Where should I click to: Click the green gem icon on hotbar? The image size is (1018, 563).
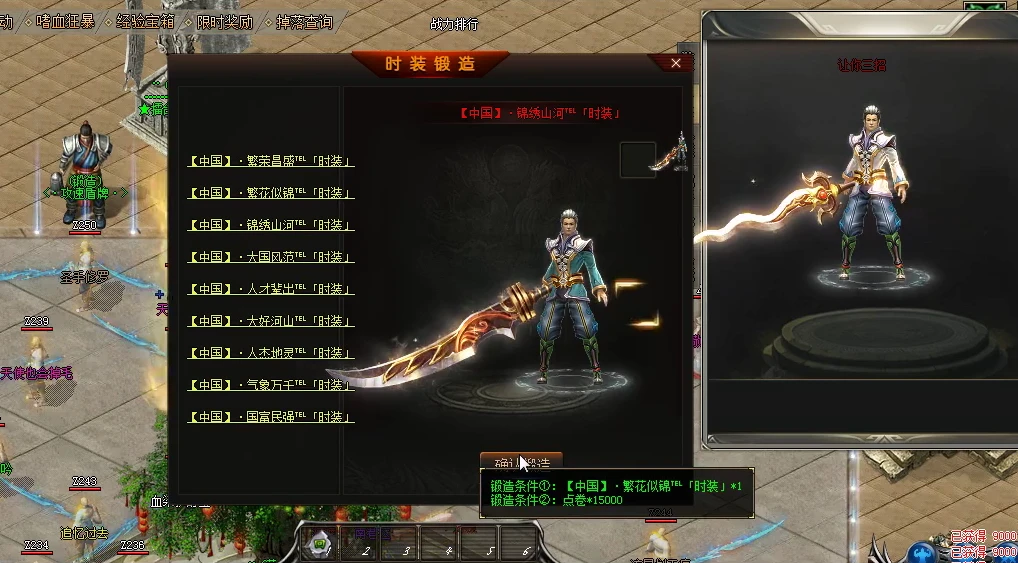pyautogui.click(x=319, y=545)
